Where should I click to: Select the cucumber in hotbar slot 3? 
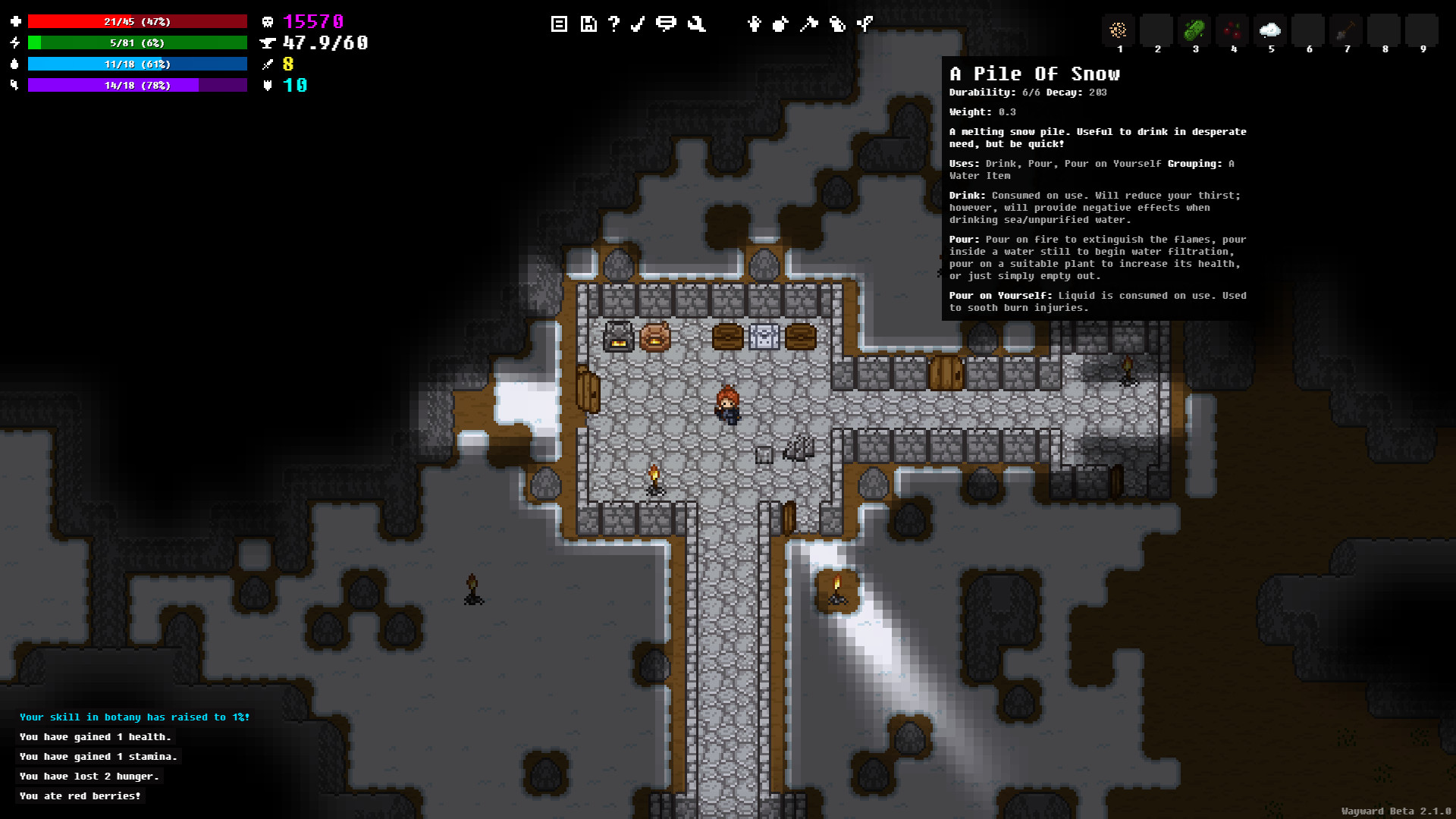[x=1194, y=30]
